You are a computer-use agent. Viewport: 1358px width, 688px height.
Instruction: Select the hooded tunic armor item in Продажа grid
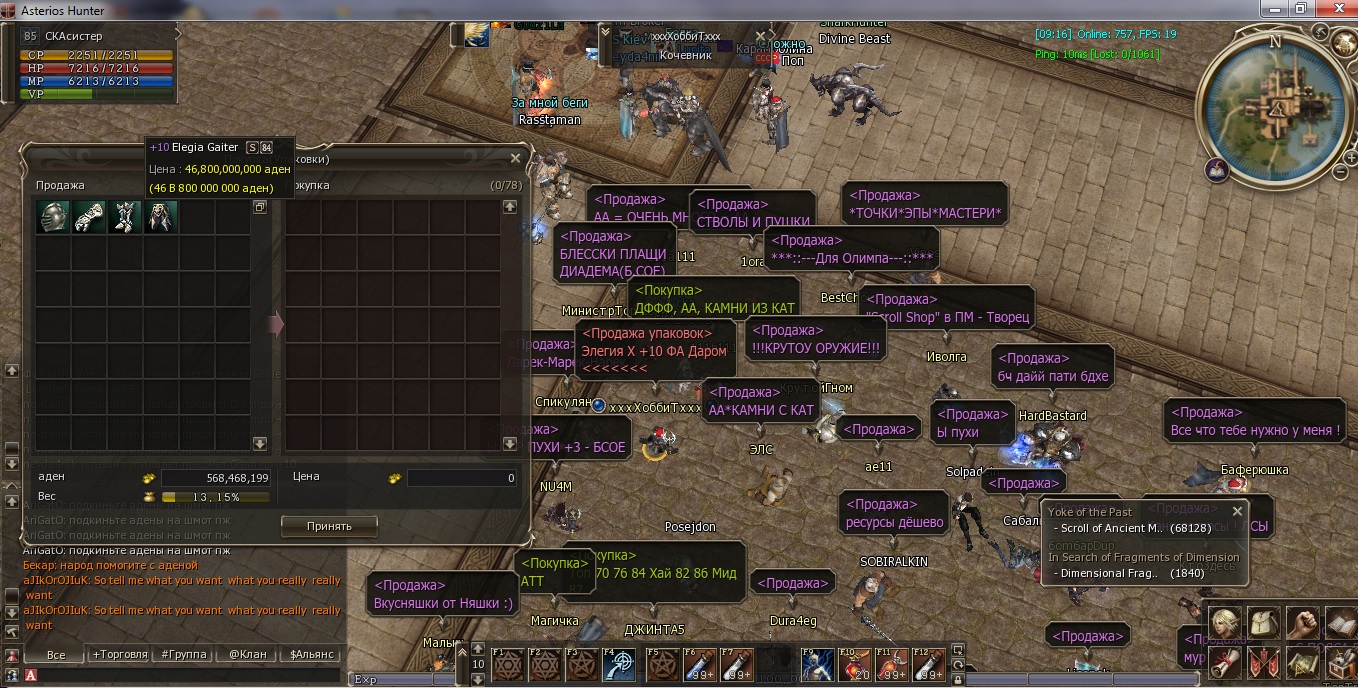[x=161, y=217]
